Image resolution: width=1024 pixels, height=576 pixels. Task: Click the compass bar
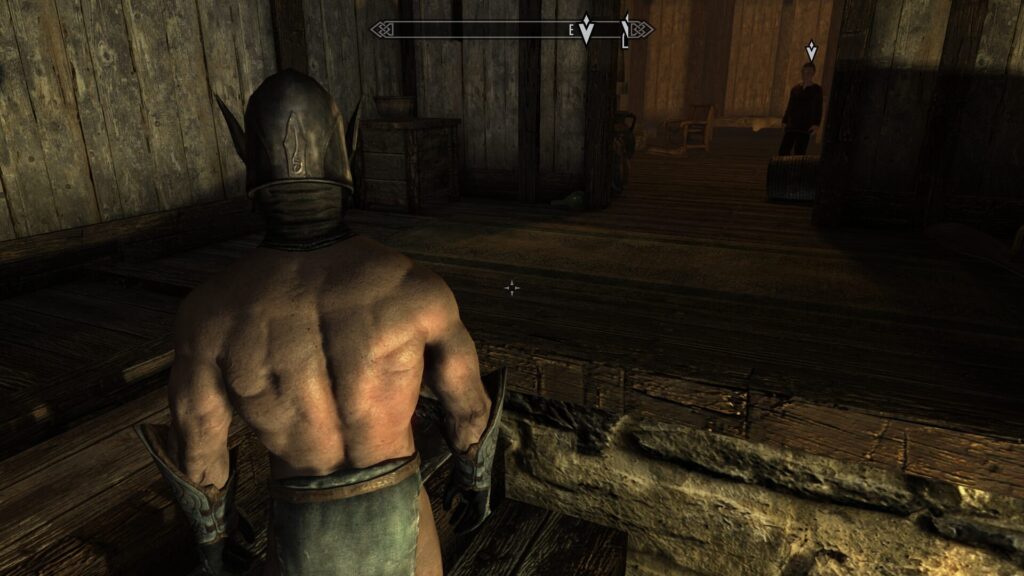click(x=480, y=30)
